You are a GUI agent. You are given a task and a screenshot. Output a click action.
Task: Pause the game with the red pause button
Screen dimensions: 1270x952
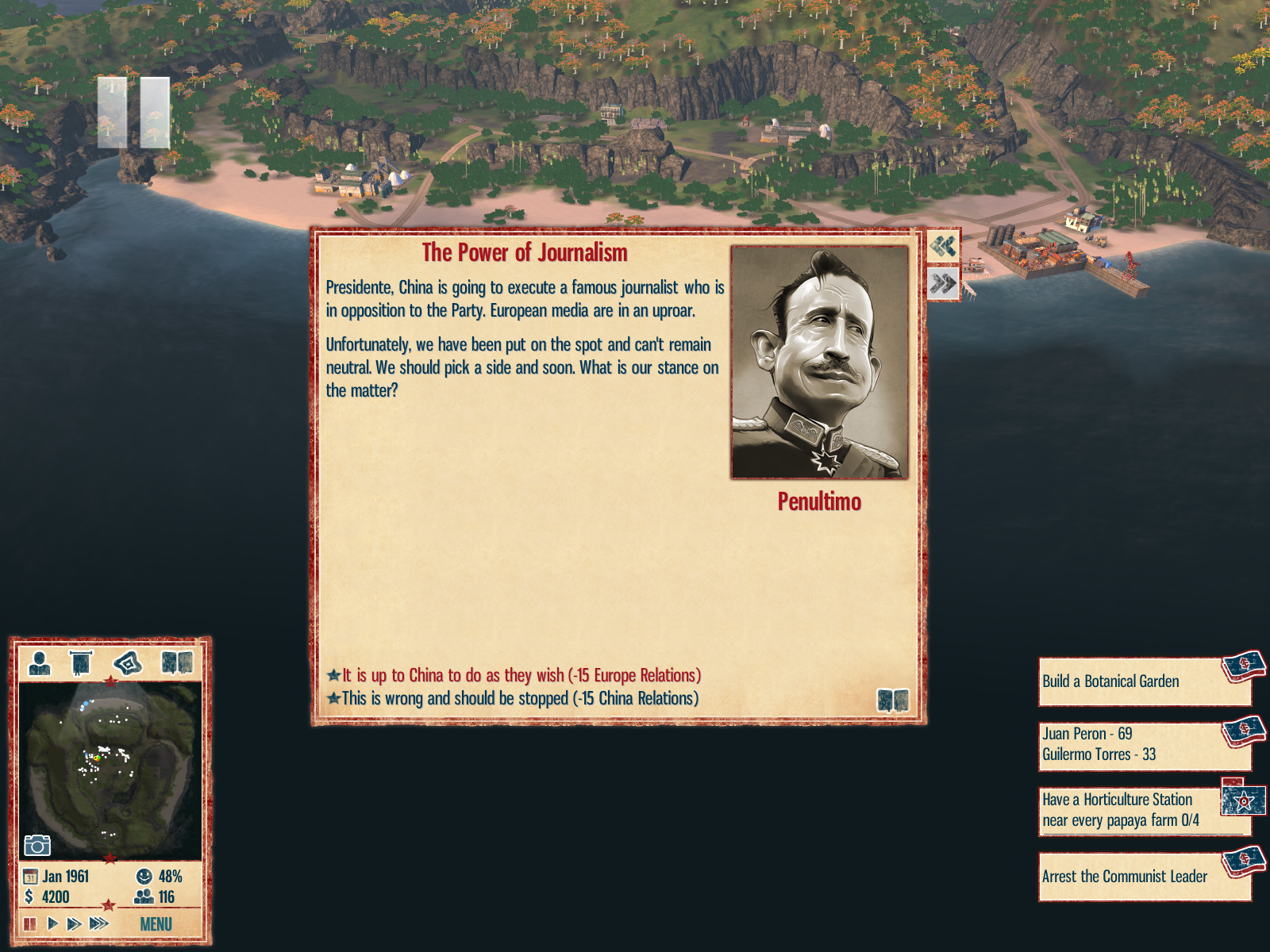[x=30, y=923]
